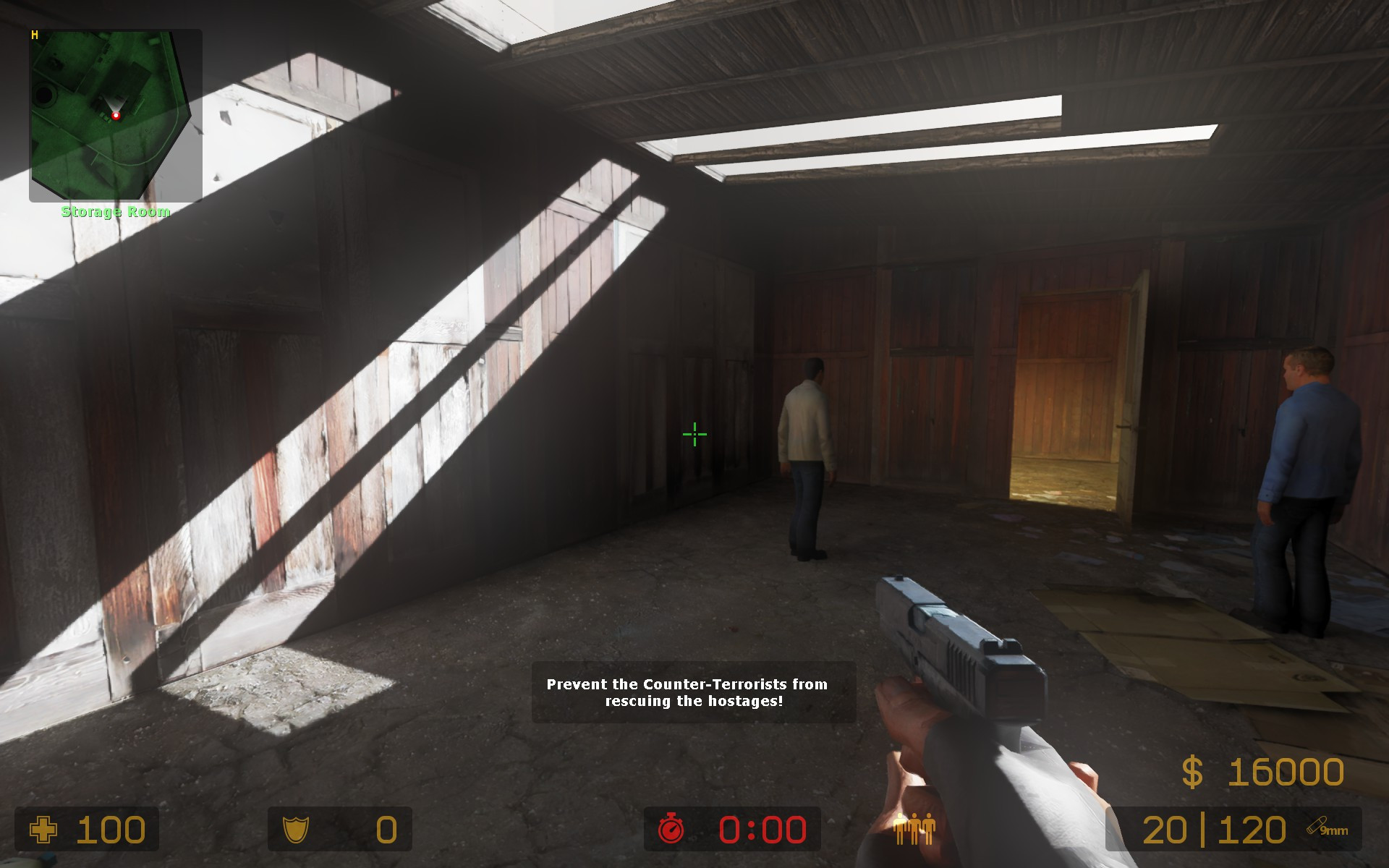This screenshot has width=1389, height=868.
Task: Click the Storage Room label under the radar
Action: (x=114, y=213)
